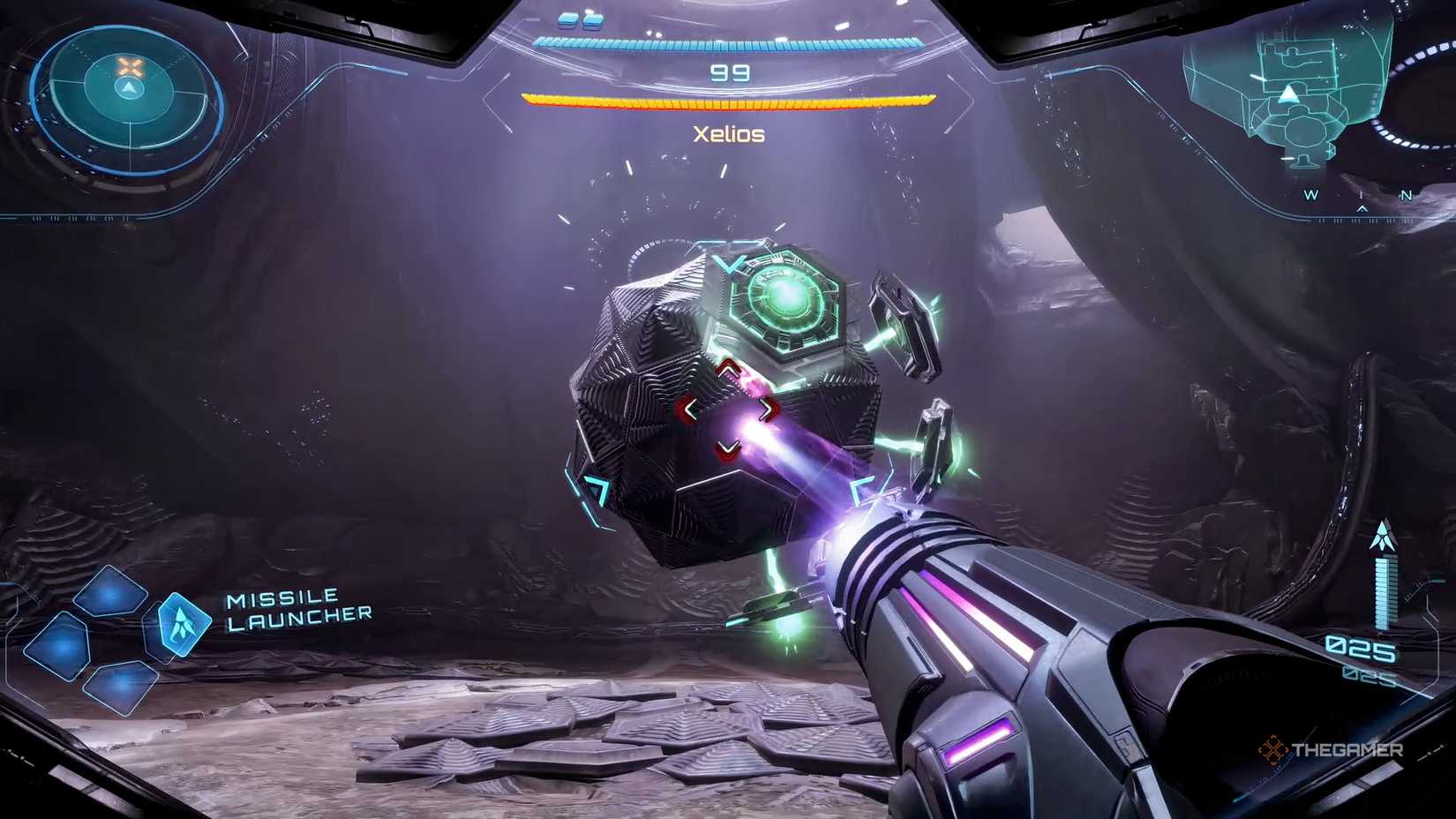
Task: Expand the compass chevron below the W-N markers
Action: click(x=1362, y=209)
